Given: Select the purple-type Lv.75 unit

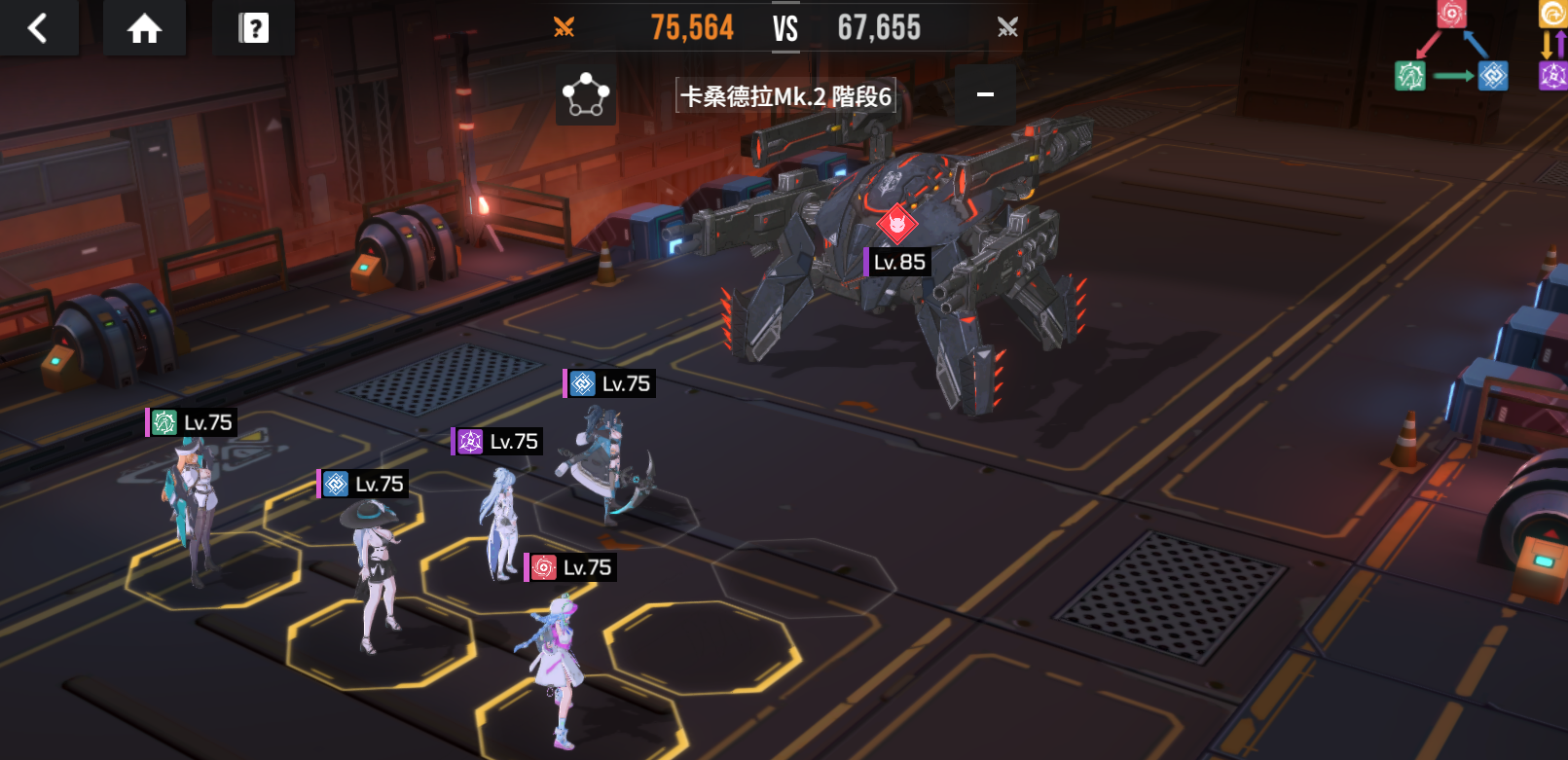Looking at the screenshot, I should pyautogui.click(x=500, y=521).
